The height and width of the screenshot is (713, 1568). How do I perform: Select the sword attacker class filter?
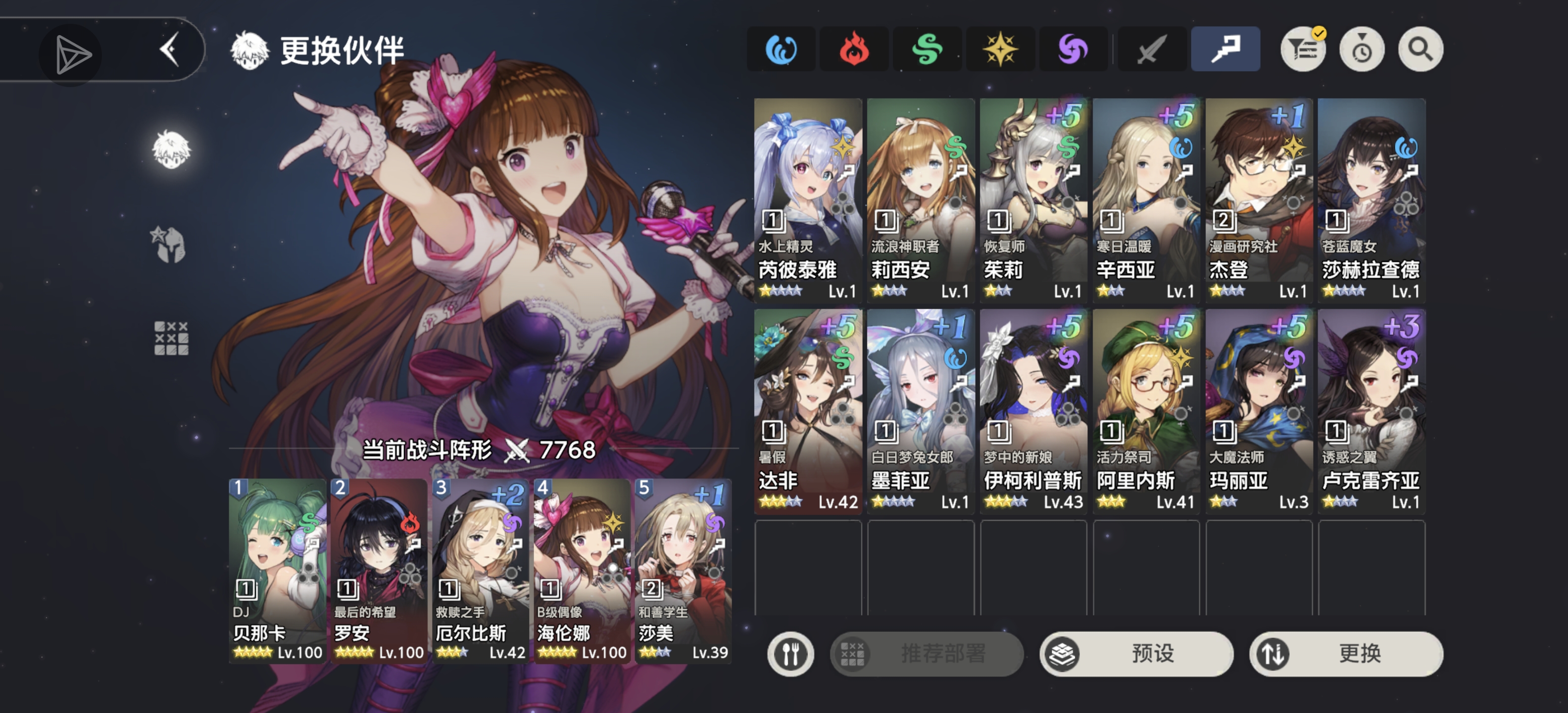tap(1150, 50)
